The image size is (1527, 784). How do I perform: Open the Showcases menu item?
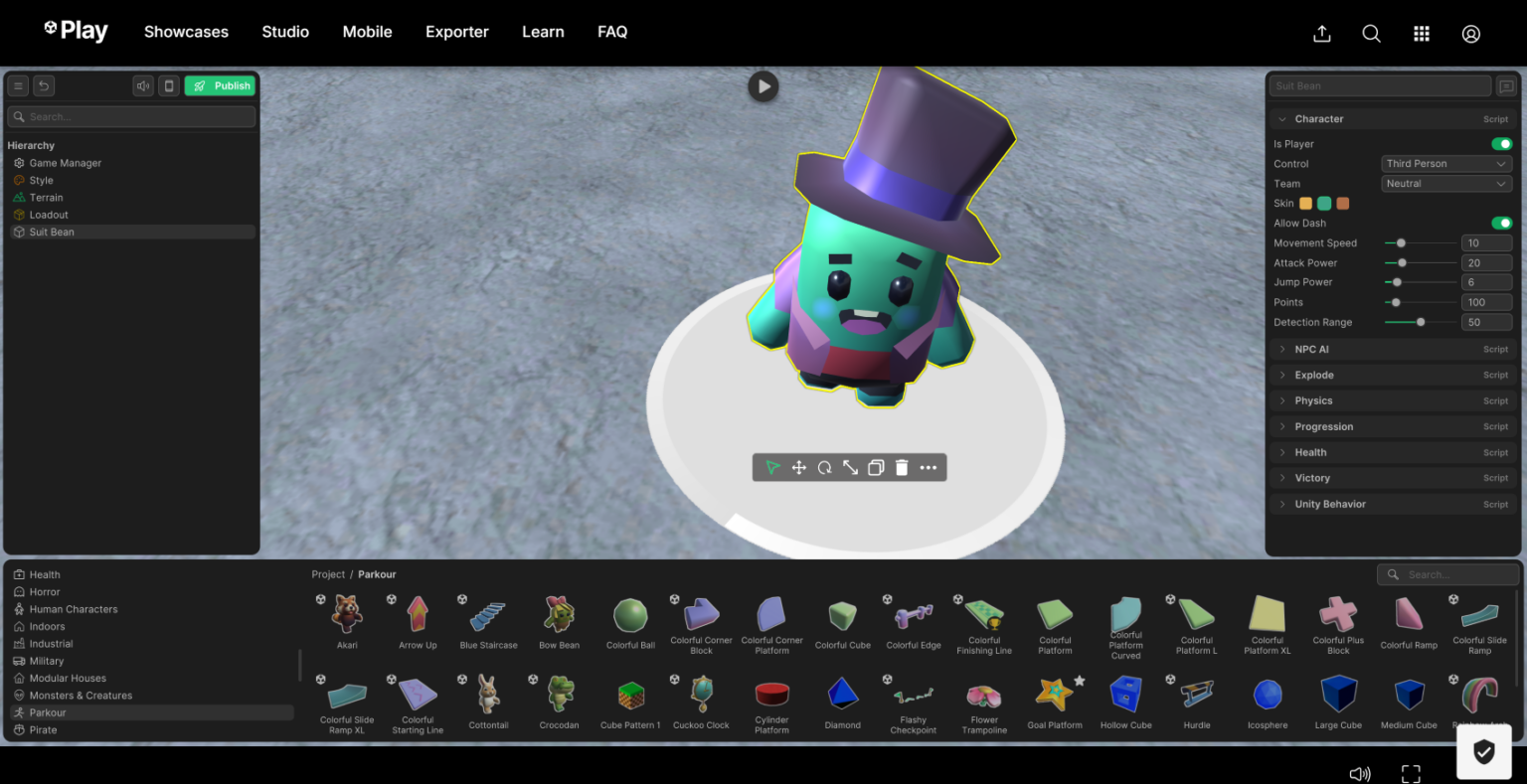(x=186, y=32)
